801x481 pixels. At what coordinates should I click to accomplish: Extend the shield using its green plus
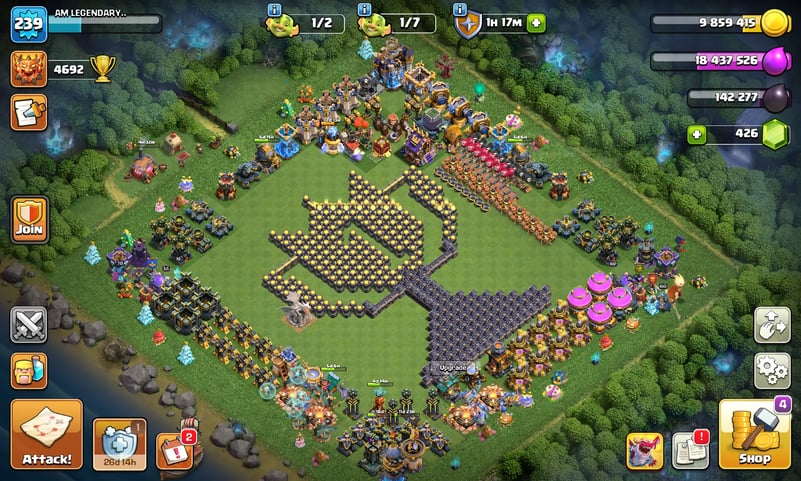pyautogui.click(x=537, y=22)
